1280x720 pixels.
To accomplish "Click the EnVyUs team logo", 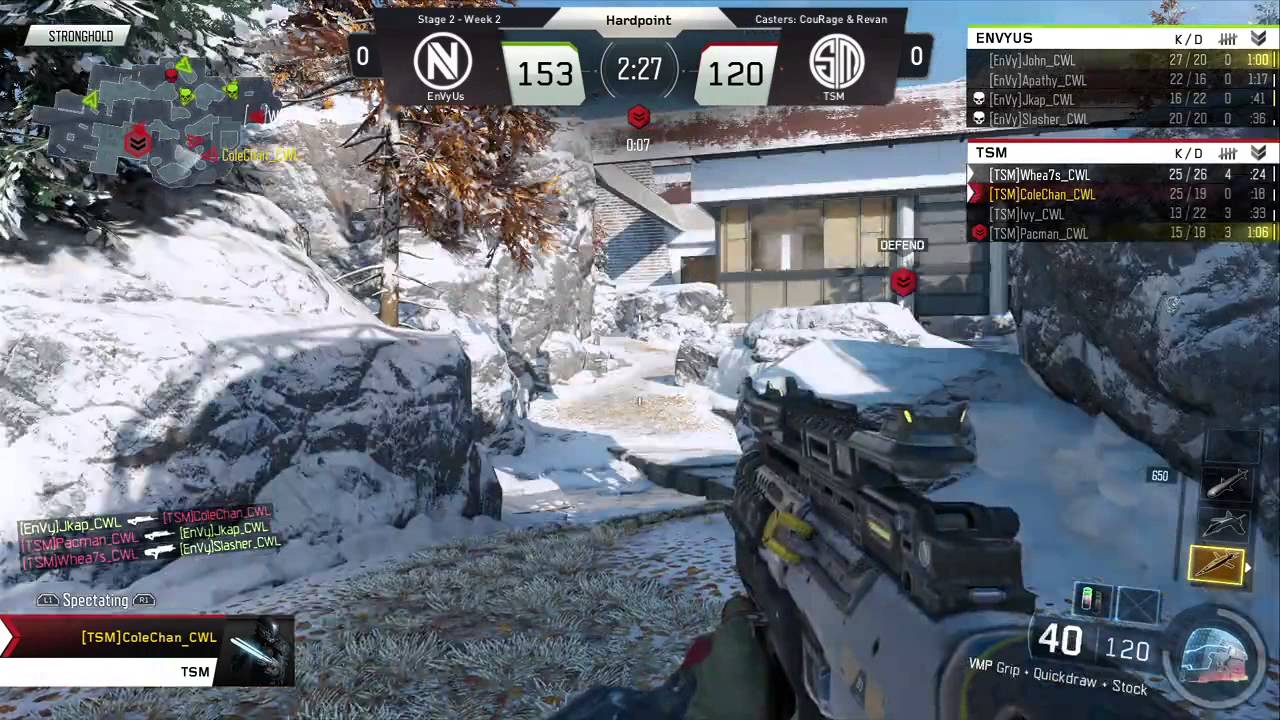I will coord(443,62).
